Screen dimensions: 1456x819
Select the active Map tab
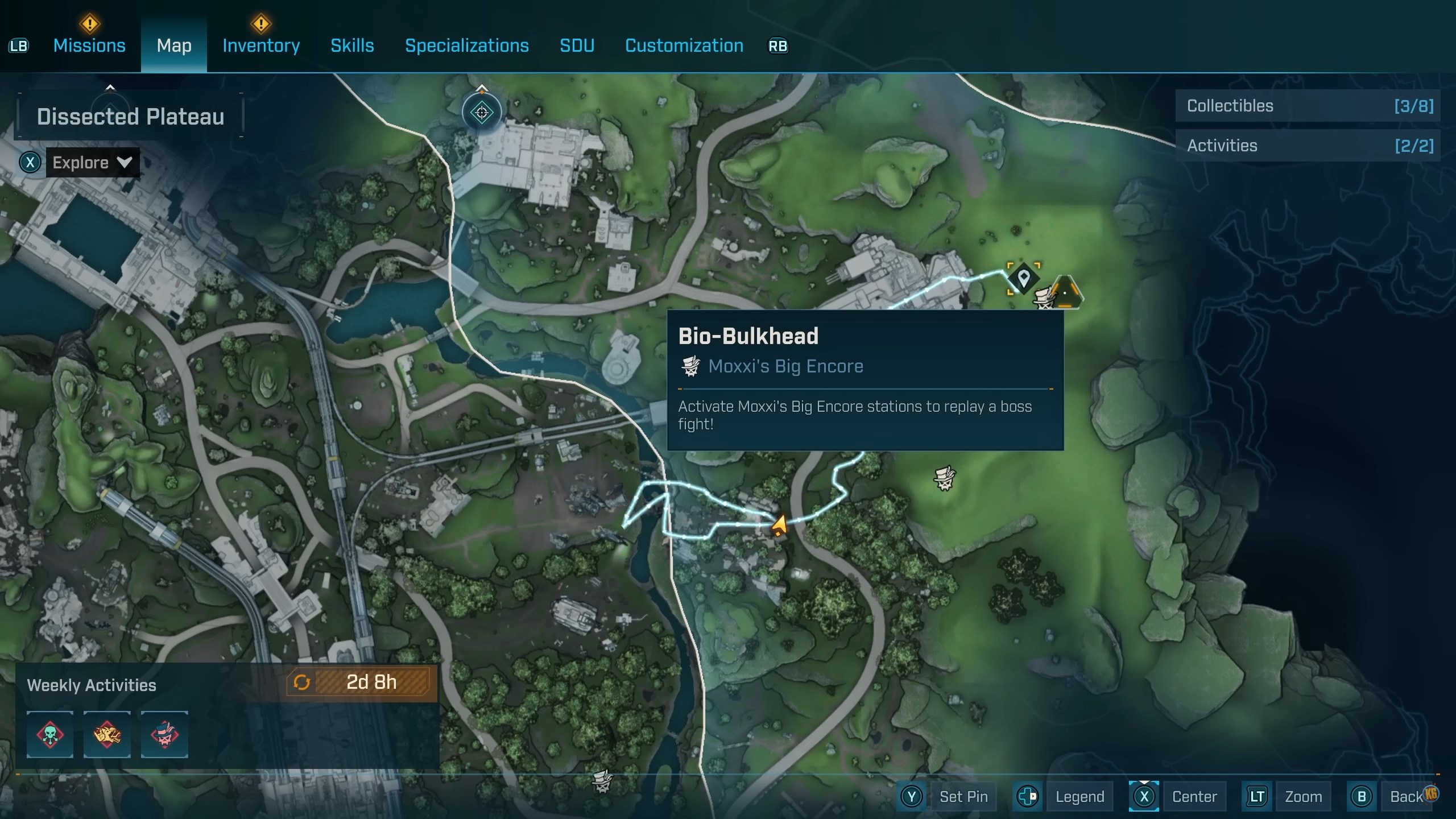tap(174, 45)
